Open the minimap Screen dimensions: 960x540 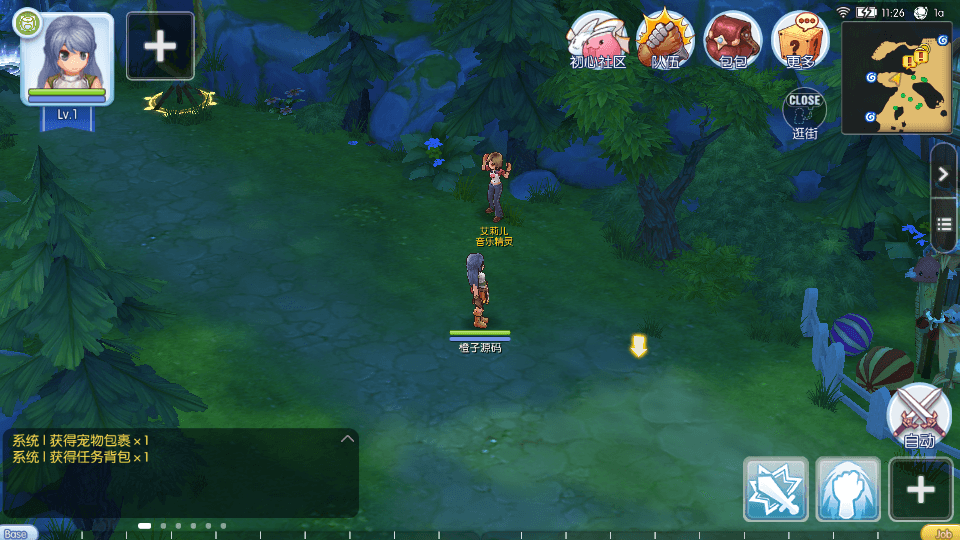pyautogui.click(x=896, y=78)
